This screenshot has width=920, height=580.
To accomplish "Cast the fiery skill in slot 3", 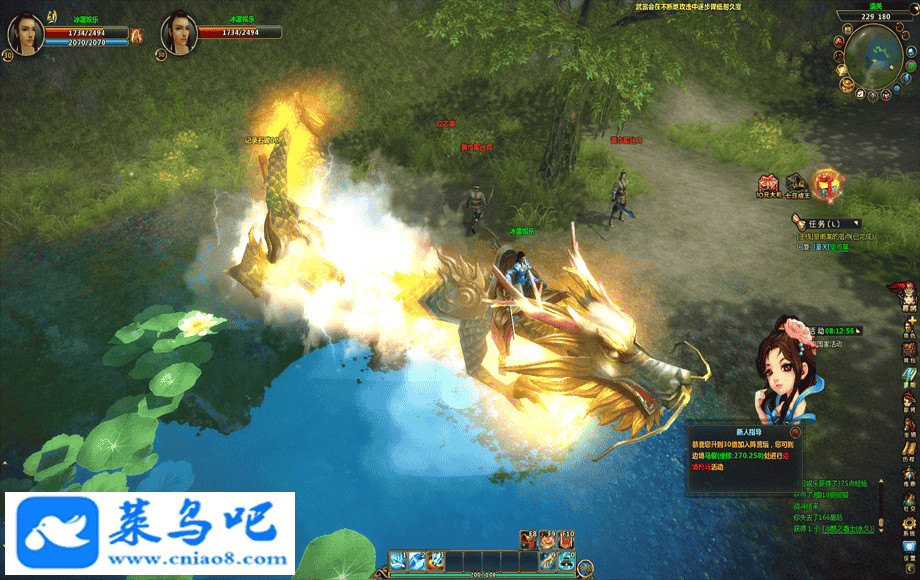I will pos(434,560).
